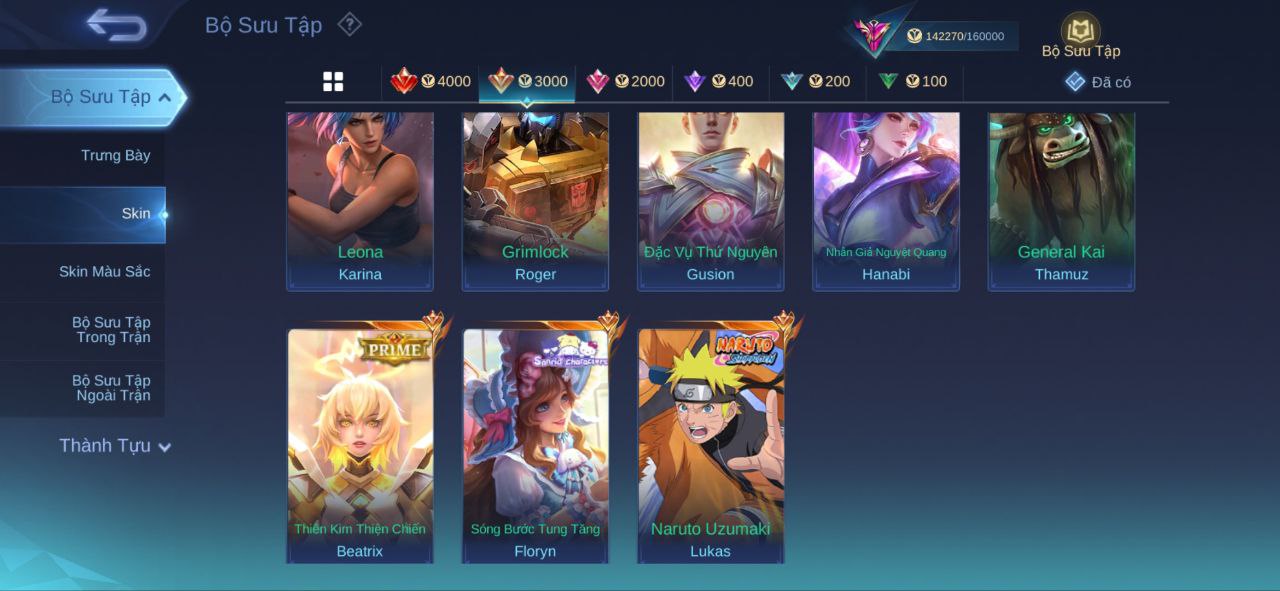Open the help question mark icon
Viewport: 1280px width, 591px height.
(349, 24)
